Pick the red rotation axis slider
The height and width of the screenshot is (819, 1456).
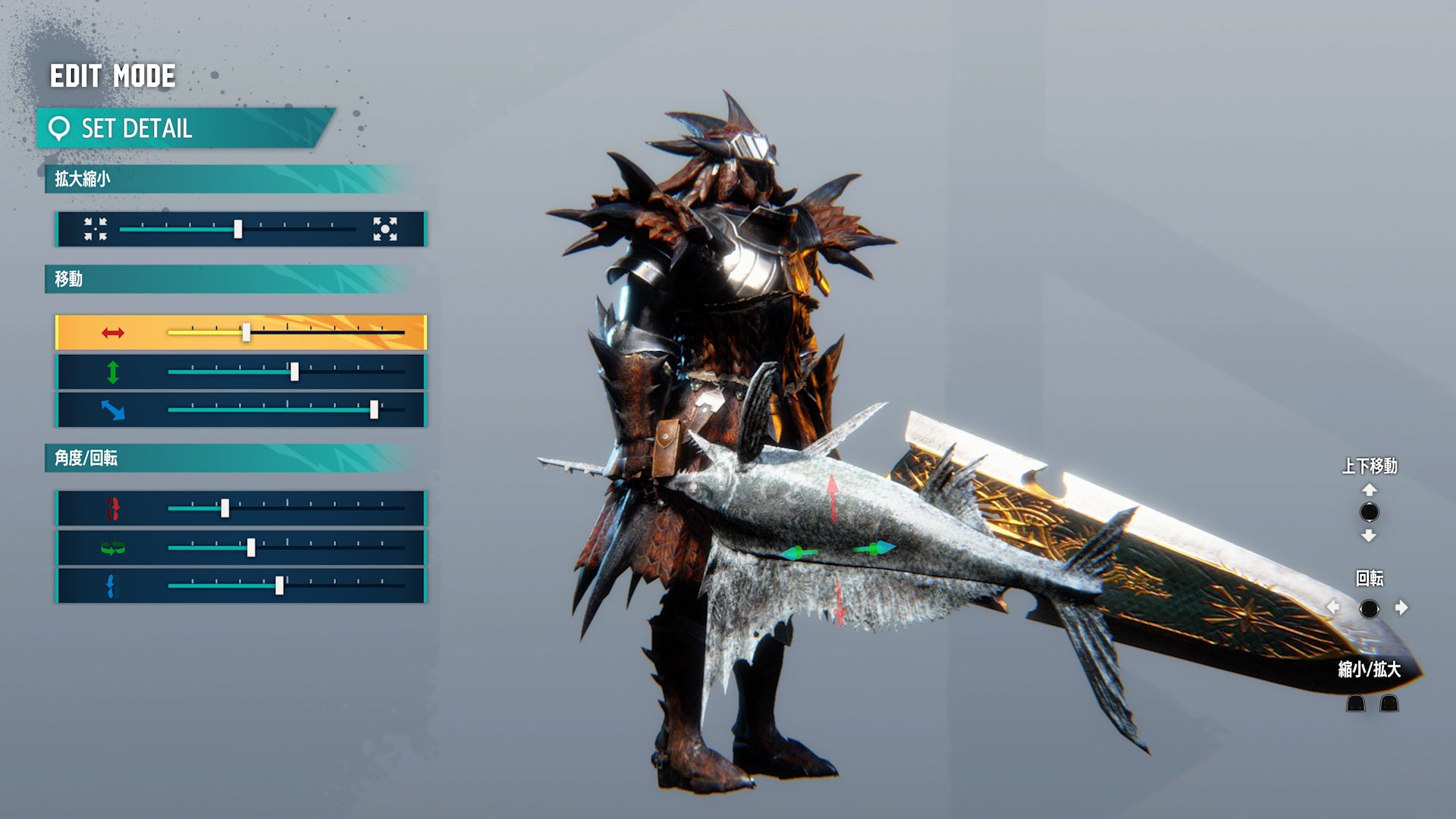pos(225,509)
